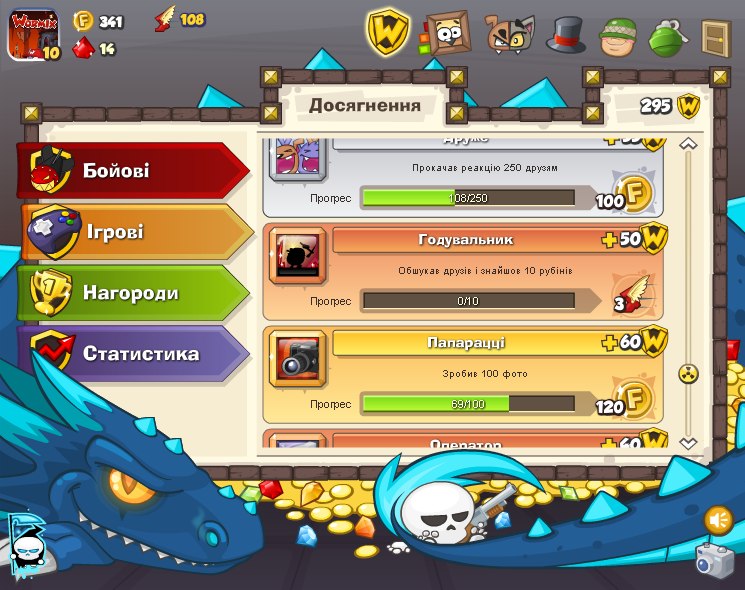Click the red ruby currency icon
745x590 pixels.
(x=84, y=48)
